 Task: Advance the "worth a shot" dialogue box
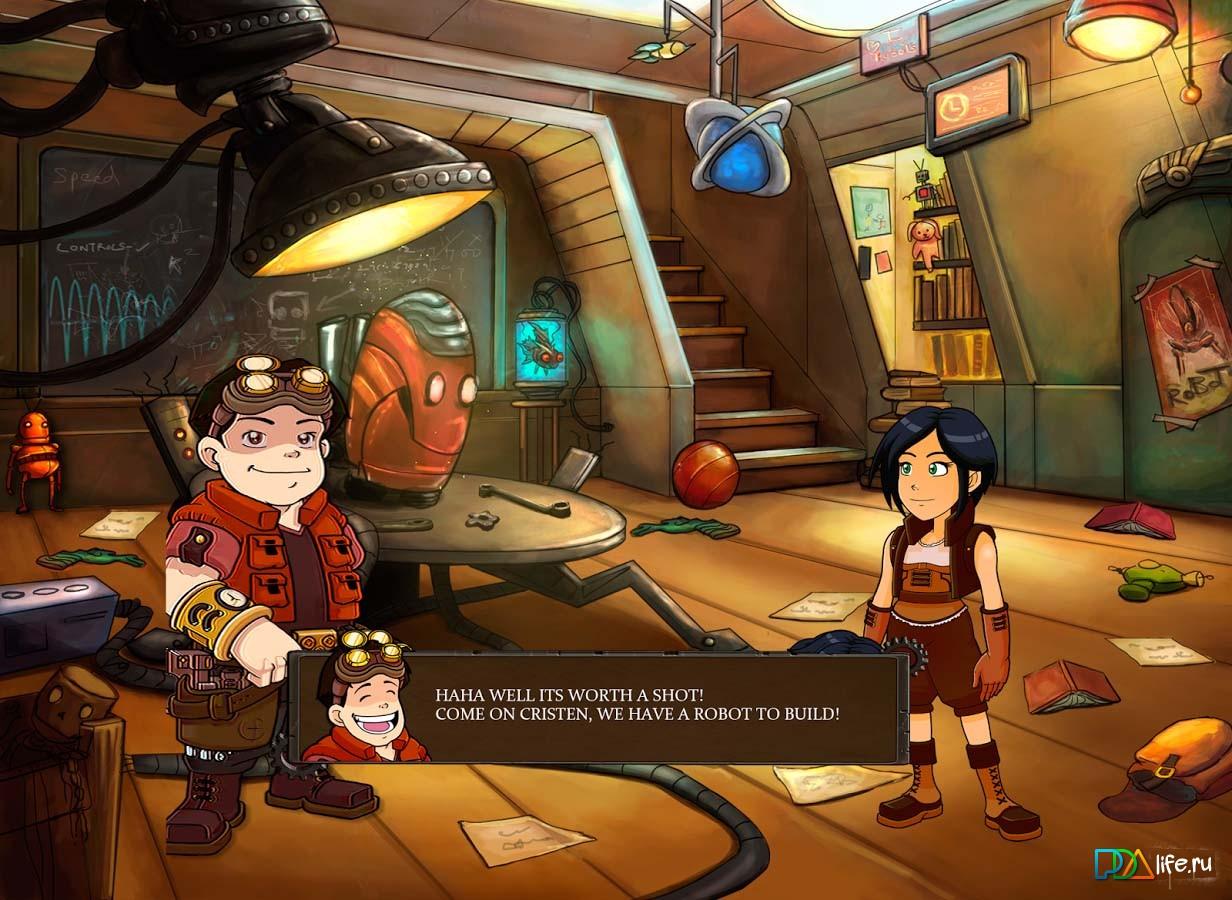click(x=636, y=705)
